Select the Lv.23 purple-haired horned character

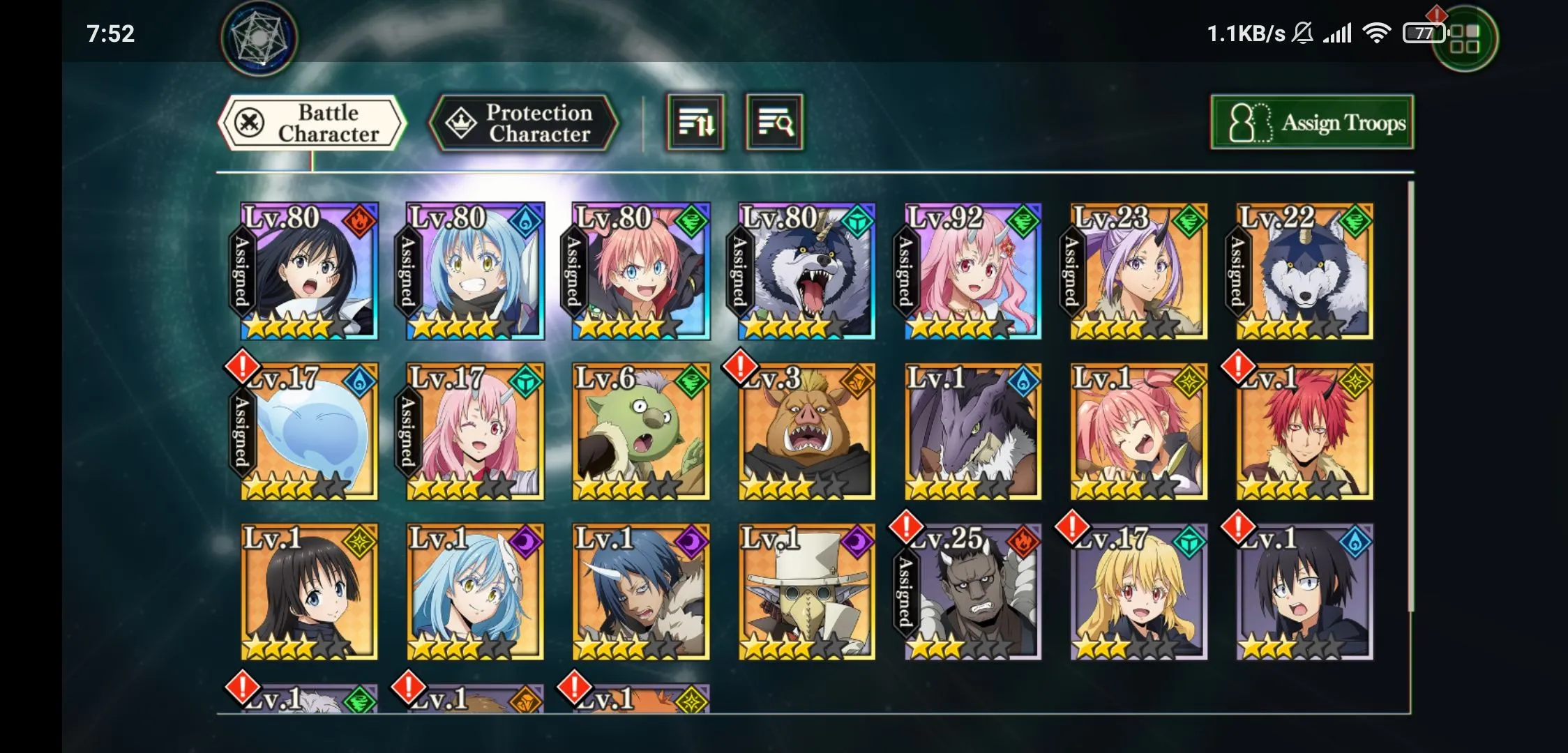click(x=1139, y=272)
